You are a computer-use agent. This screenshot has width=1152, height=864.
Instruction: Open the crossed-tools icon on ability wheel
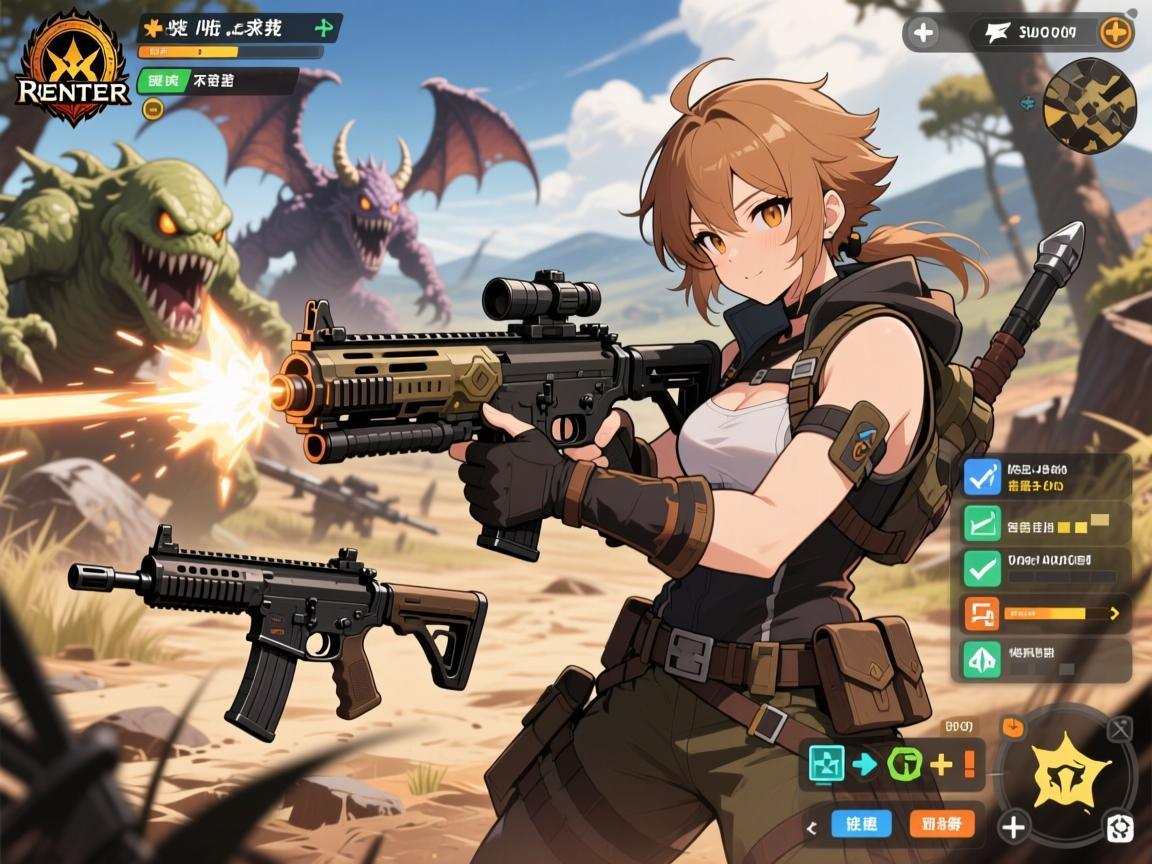(x=1121, y=729)
